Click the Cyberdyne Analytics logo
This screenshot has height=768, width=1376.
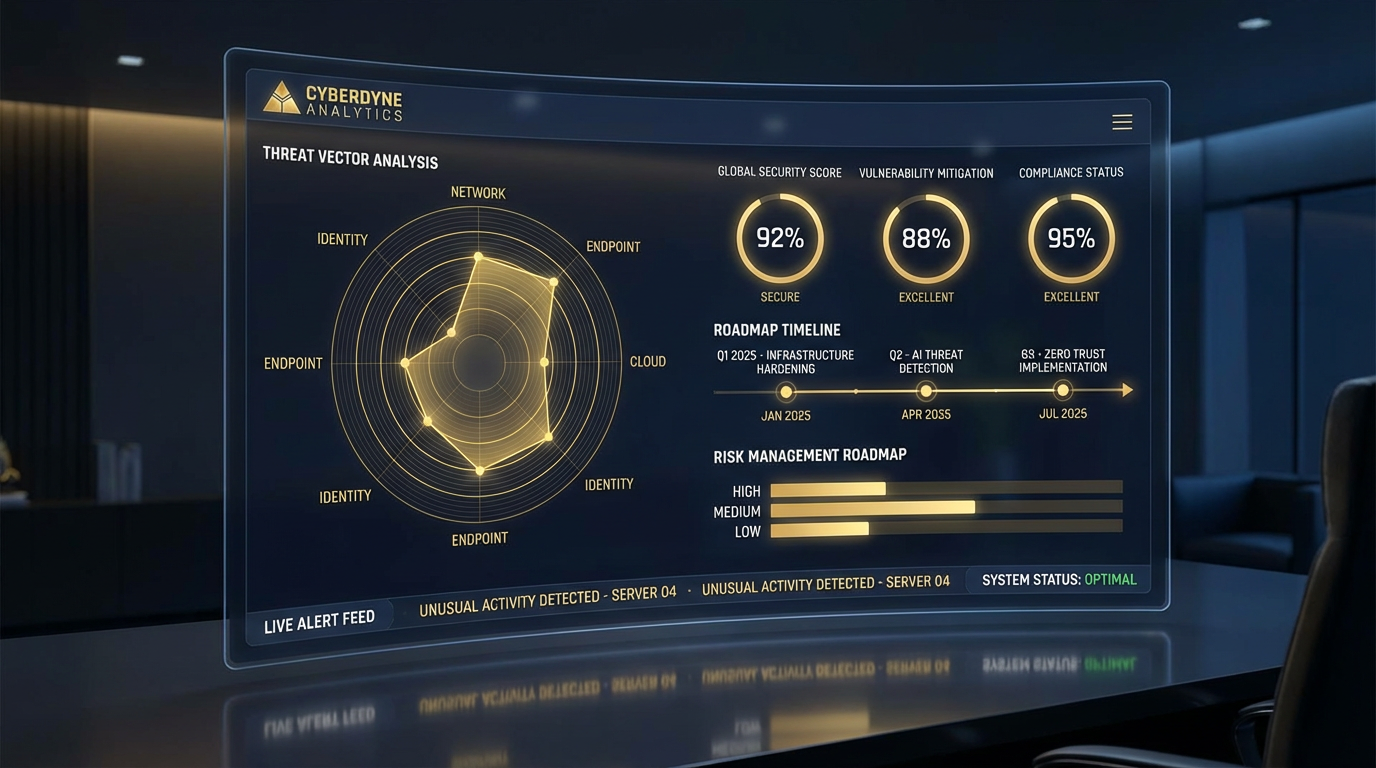pyautogui.click(x=333, y=102)
